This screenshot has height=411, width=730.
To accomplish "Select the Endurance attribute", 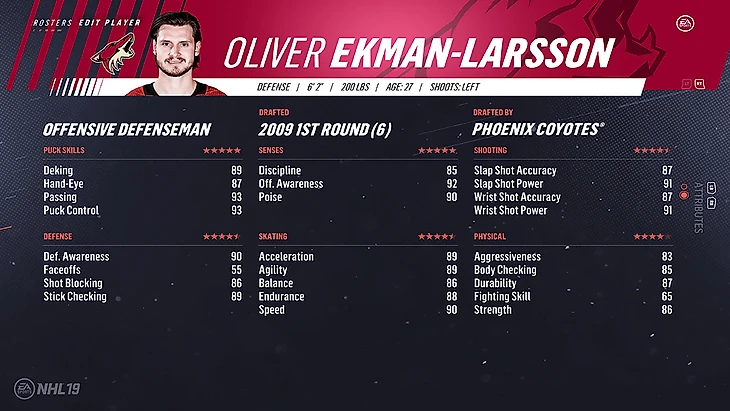I will [357, 296].
